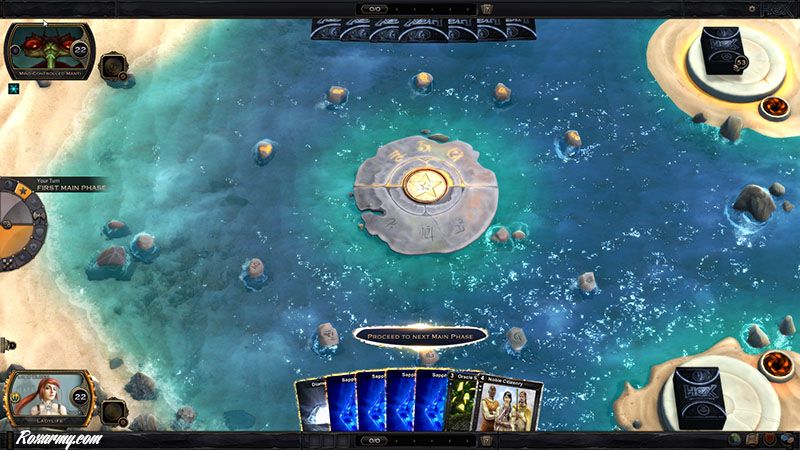This screenshot has width=800, height=450.
Task: Open the globe icon in bottom bar
Action: coord(734,439)
